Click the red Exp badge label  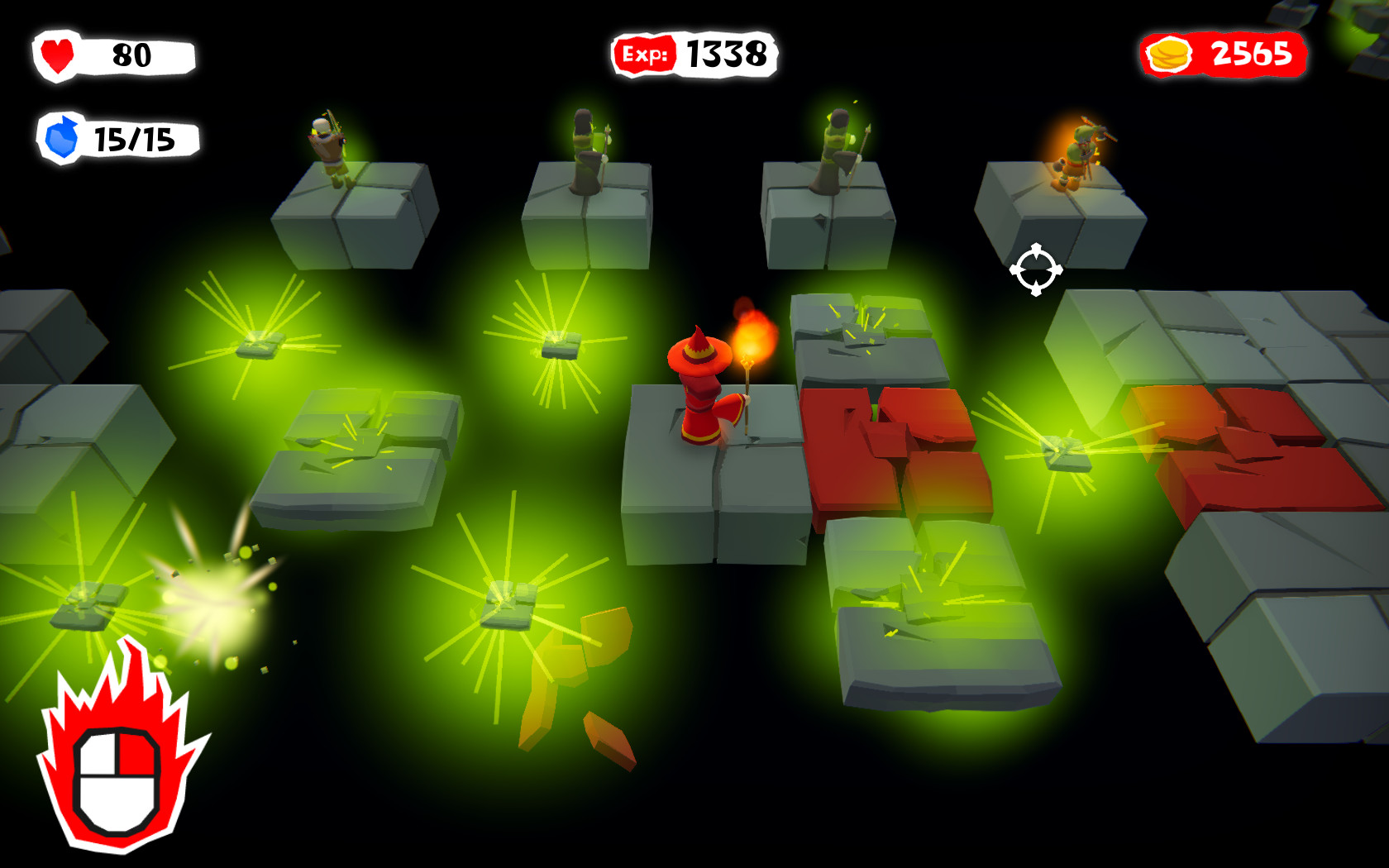click(x=646, y=52)
